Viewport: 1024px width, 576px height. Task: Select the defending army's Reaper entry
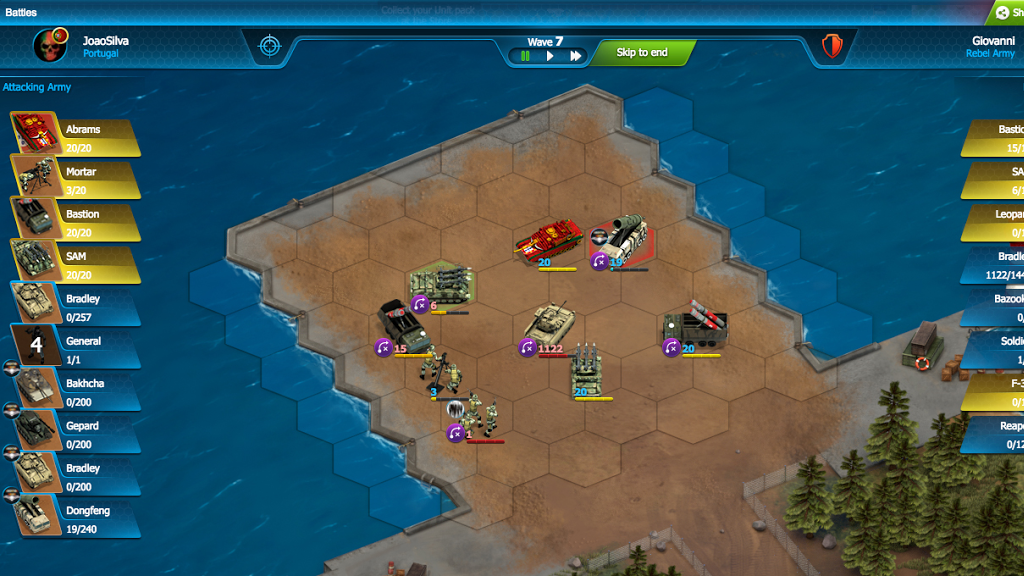(x=996, y=434)
